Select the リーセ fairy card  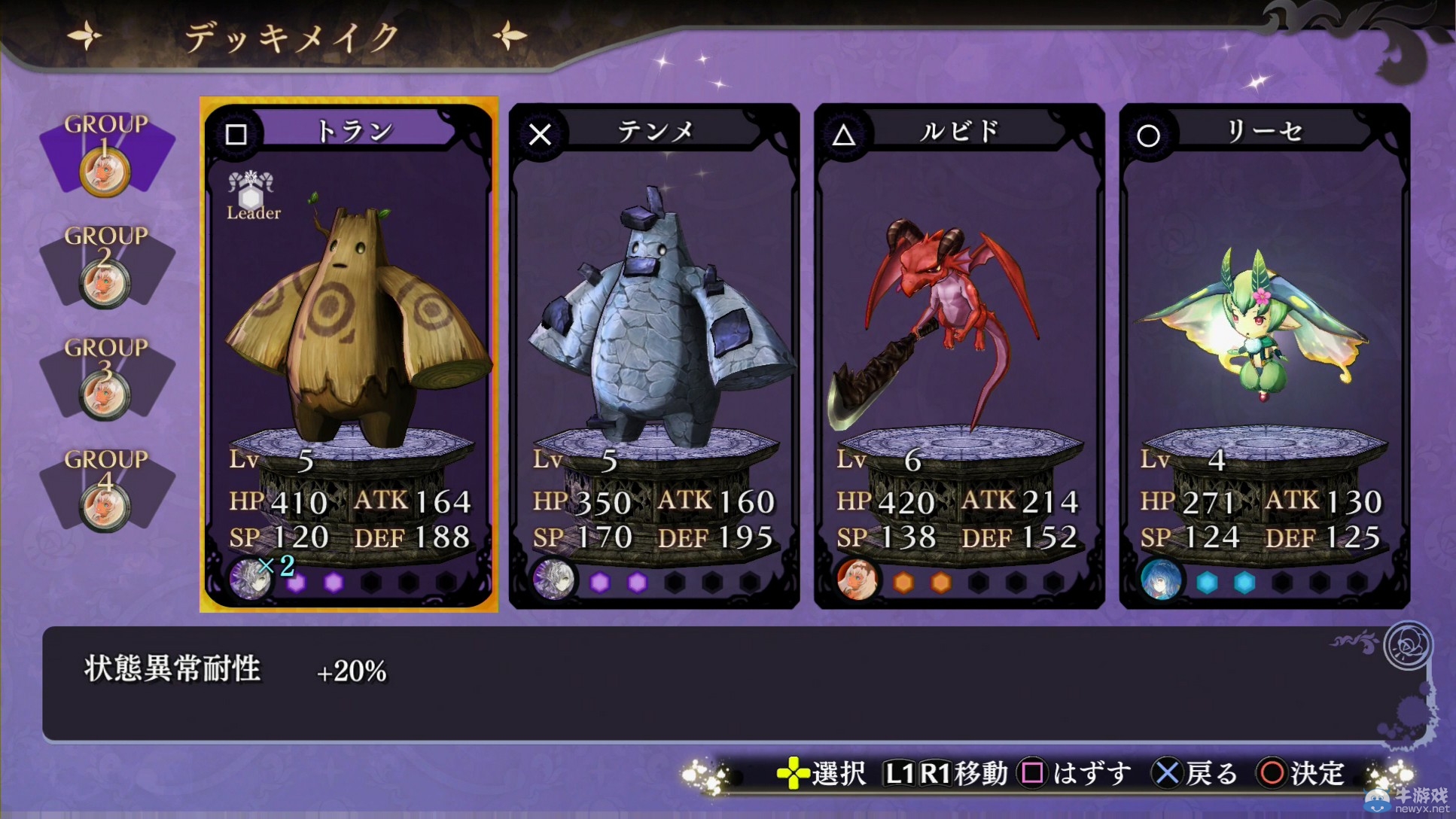coord(1264,354)
